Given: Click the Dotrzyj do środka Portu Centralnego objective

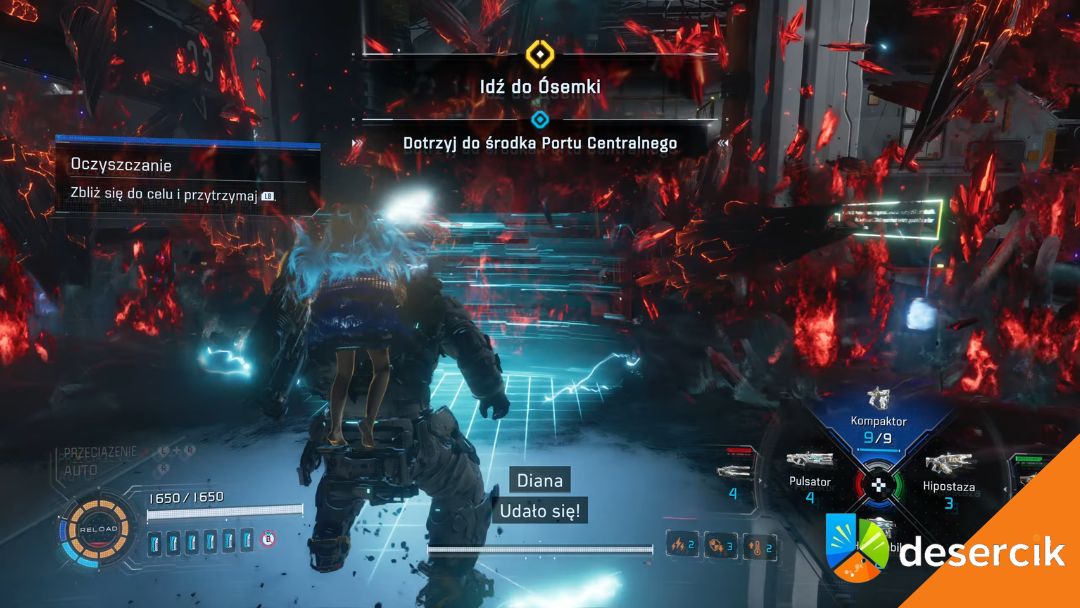Looking at the screenshot, I should (x=539, y=143).
